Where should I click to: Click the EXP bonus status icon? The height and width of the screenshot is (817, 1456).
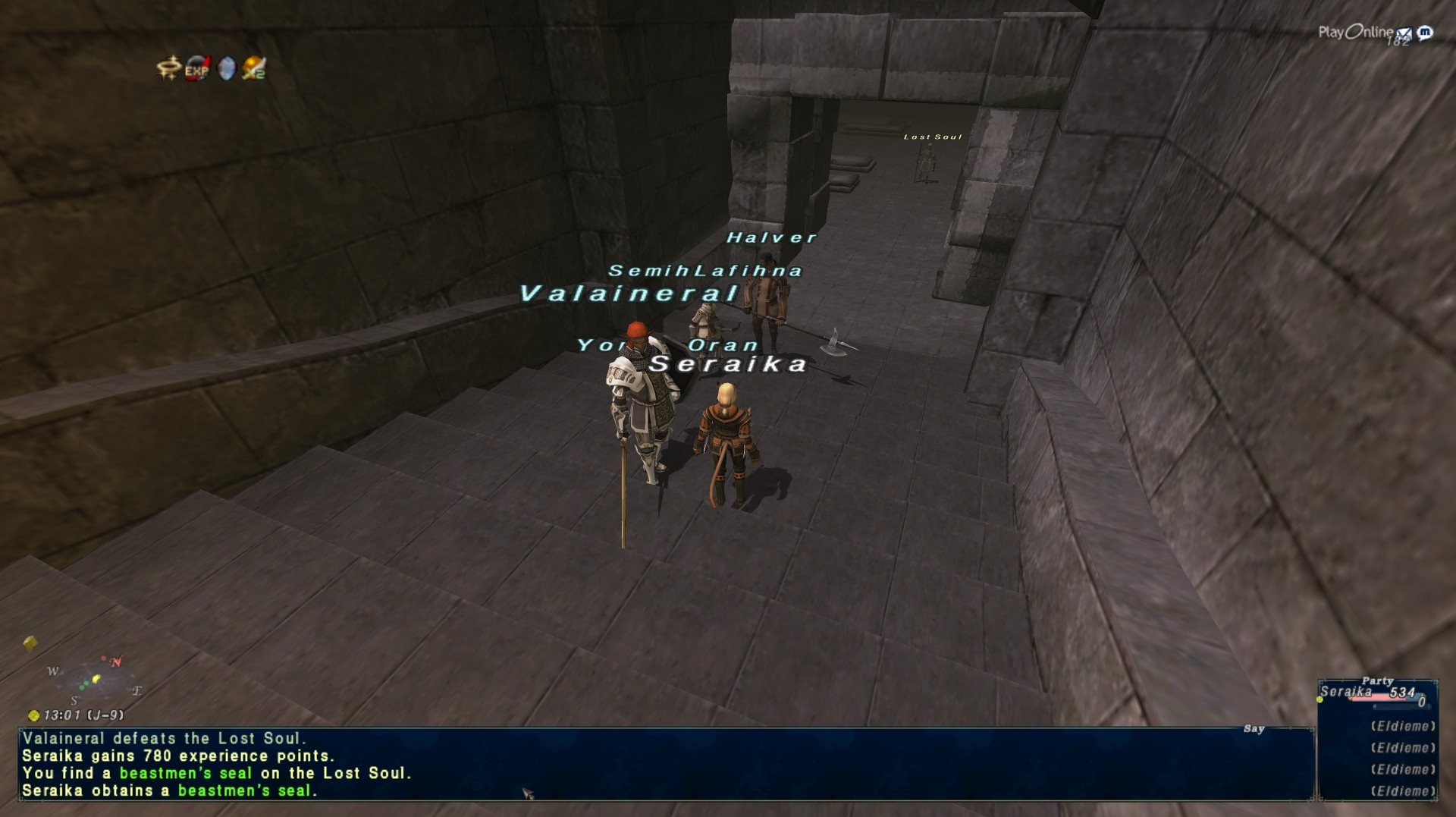click(x=196, y=69)
